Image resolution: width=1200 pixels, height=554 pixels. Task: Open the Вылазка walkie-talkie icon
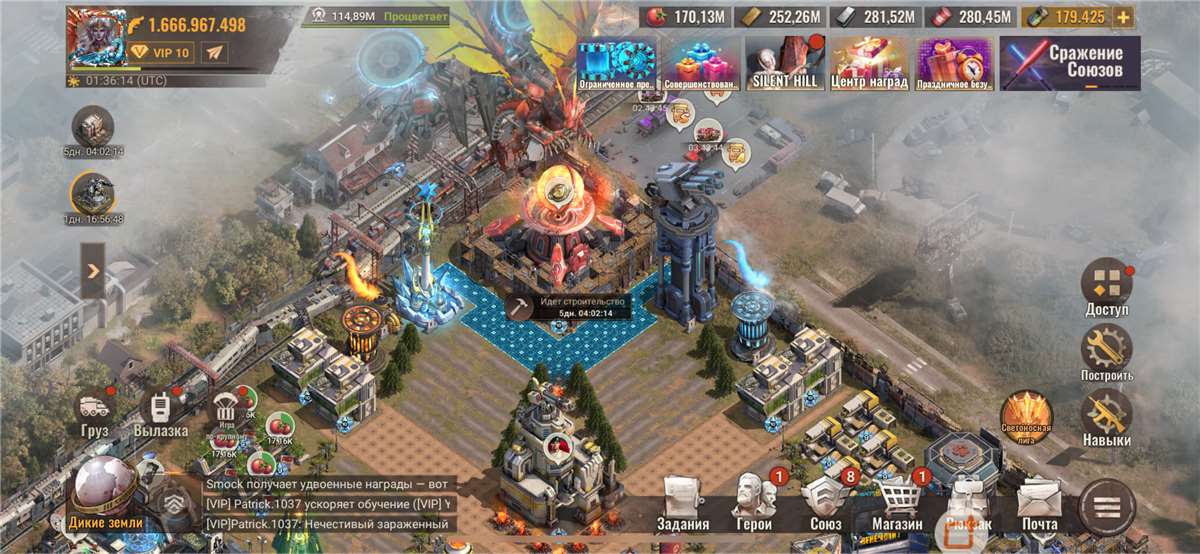pyautogui.click(x=160, y=412)
